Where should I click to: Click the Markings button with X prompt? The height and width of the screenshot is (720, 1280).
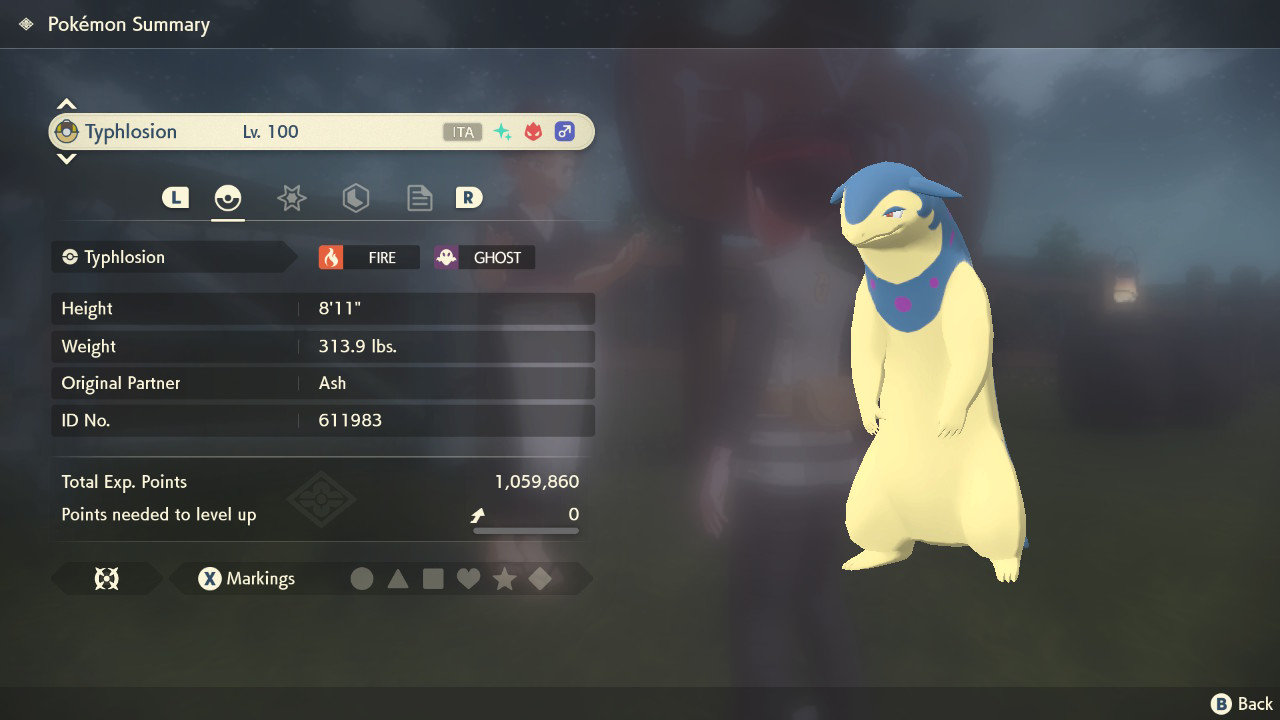245,578
